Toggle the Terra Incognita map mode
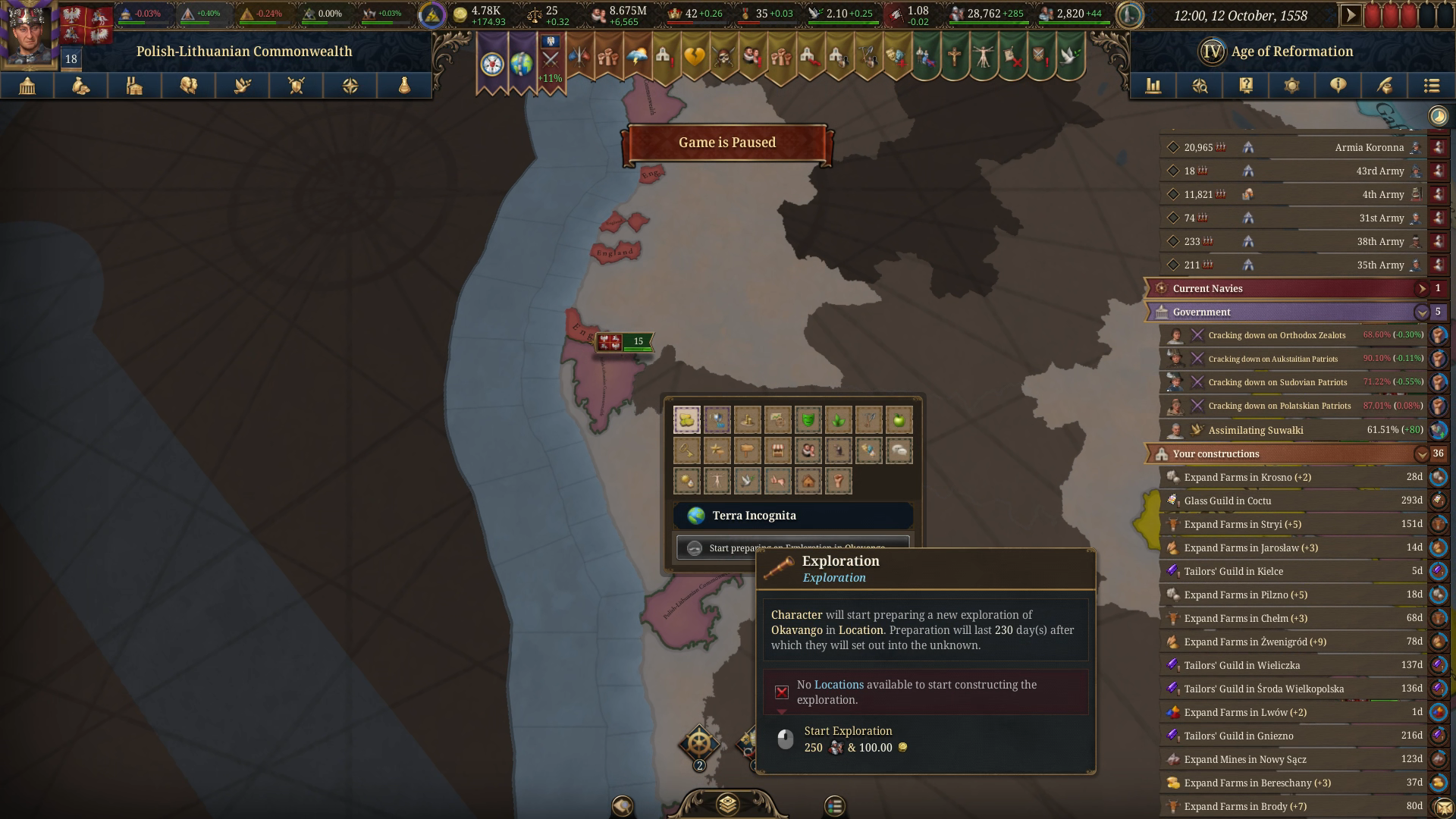This screenshot has width=1456, height=819. pos(792,516)
